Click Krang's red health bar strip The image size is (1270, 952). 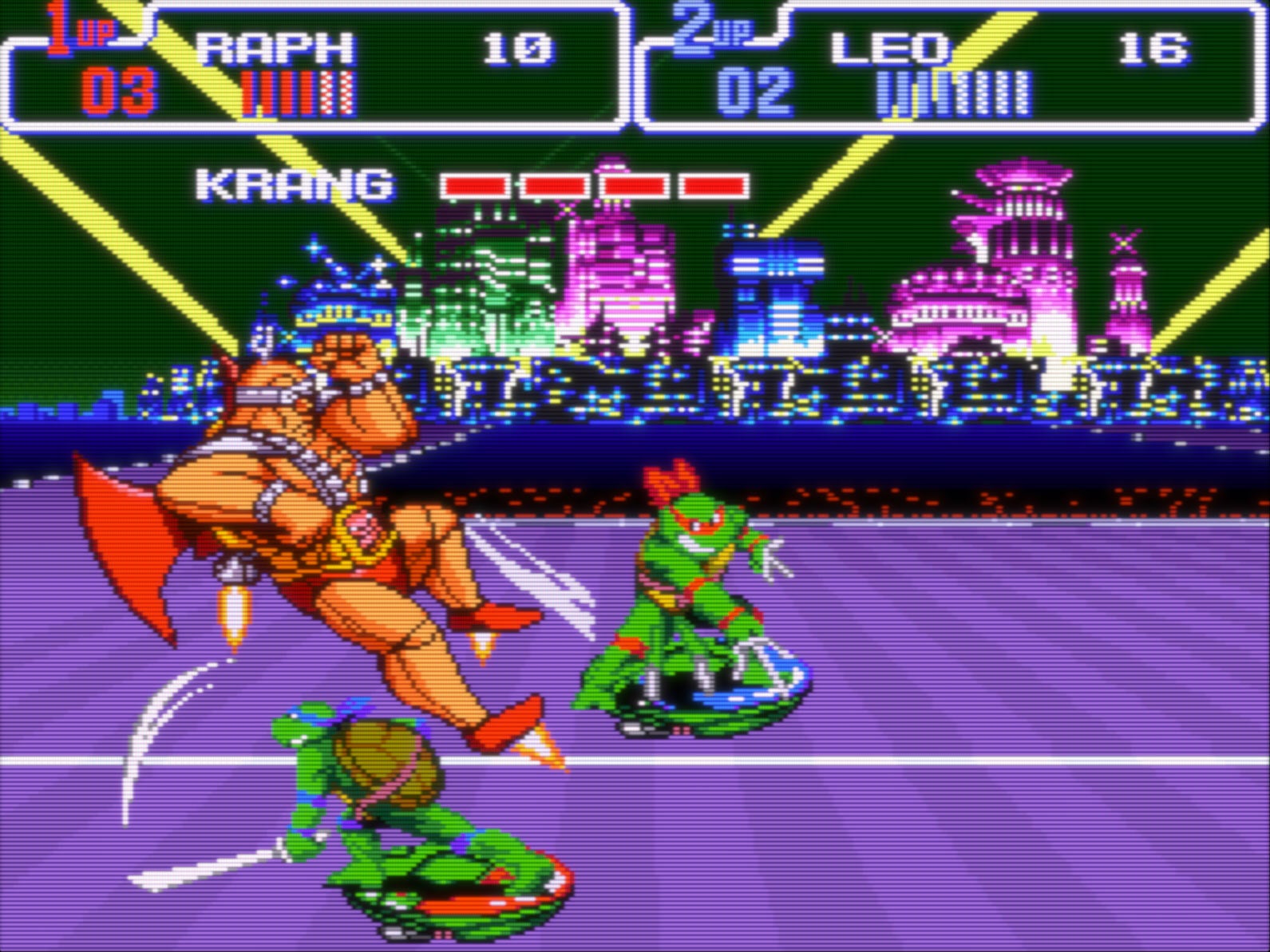pyautogui.click(x=595, y=185)
